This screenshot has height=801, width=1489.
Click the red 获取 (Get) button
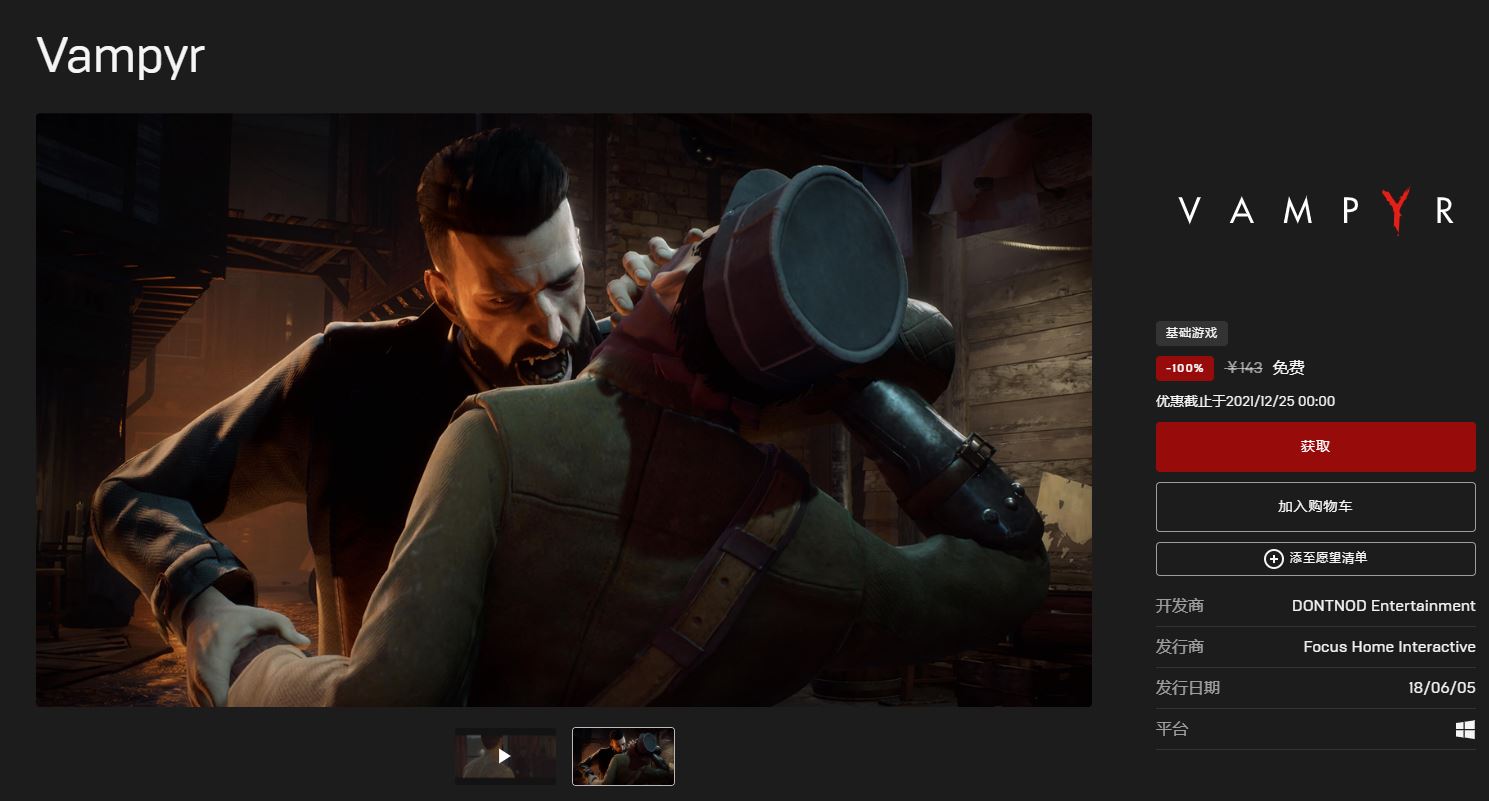(x=1315, y=447)
